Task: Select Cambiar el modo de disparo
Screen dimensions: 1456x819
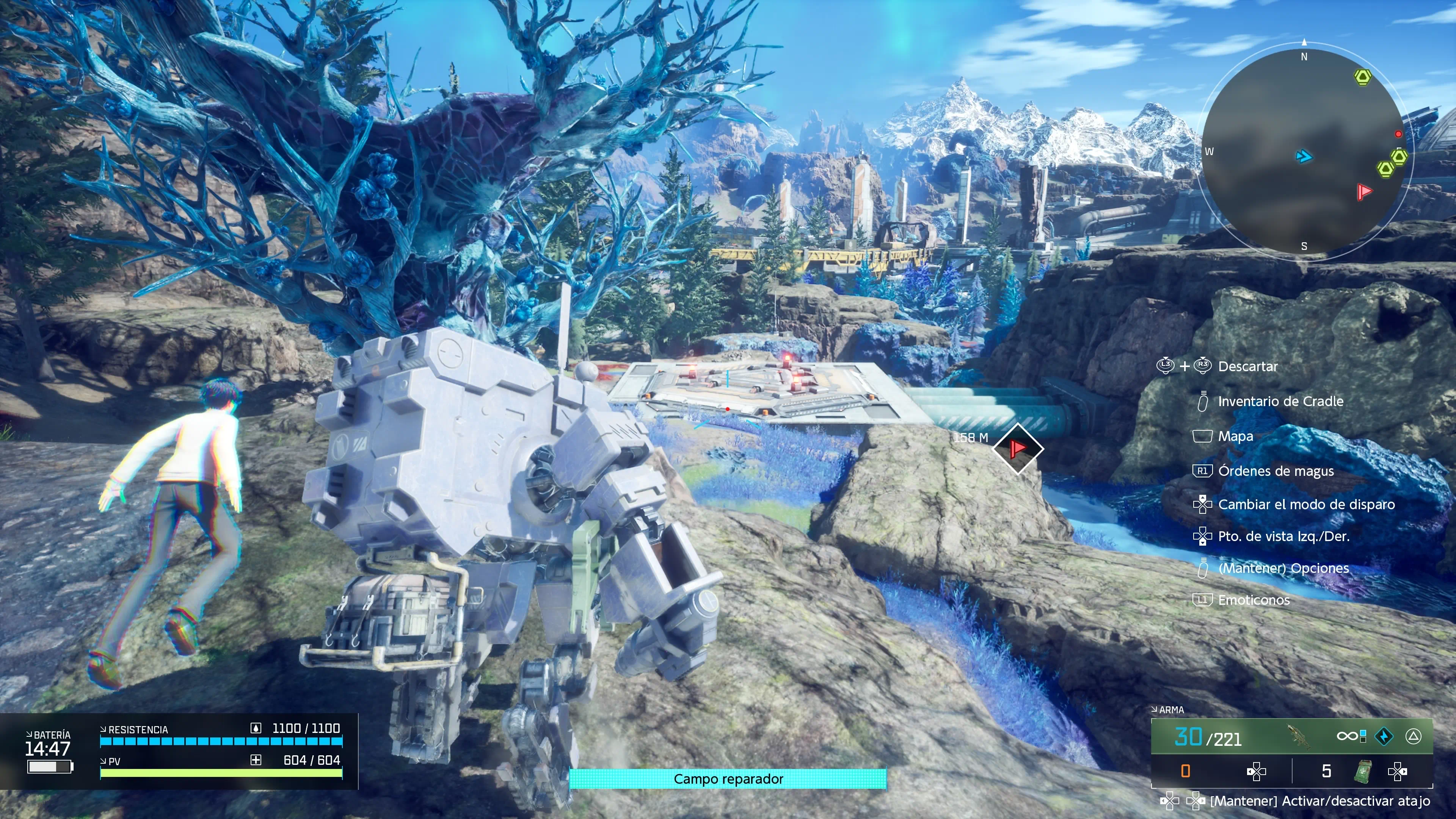Action: pos(1306,504)
